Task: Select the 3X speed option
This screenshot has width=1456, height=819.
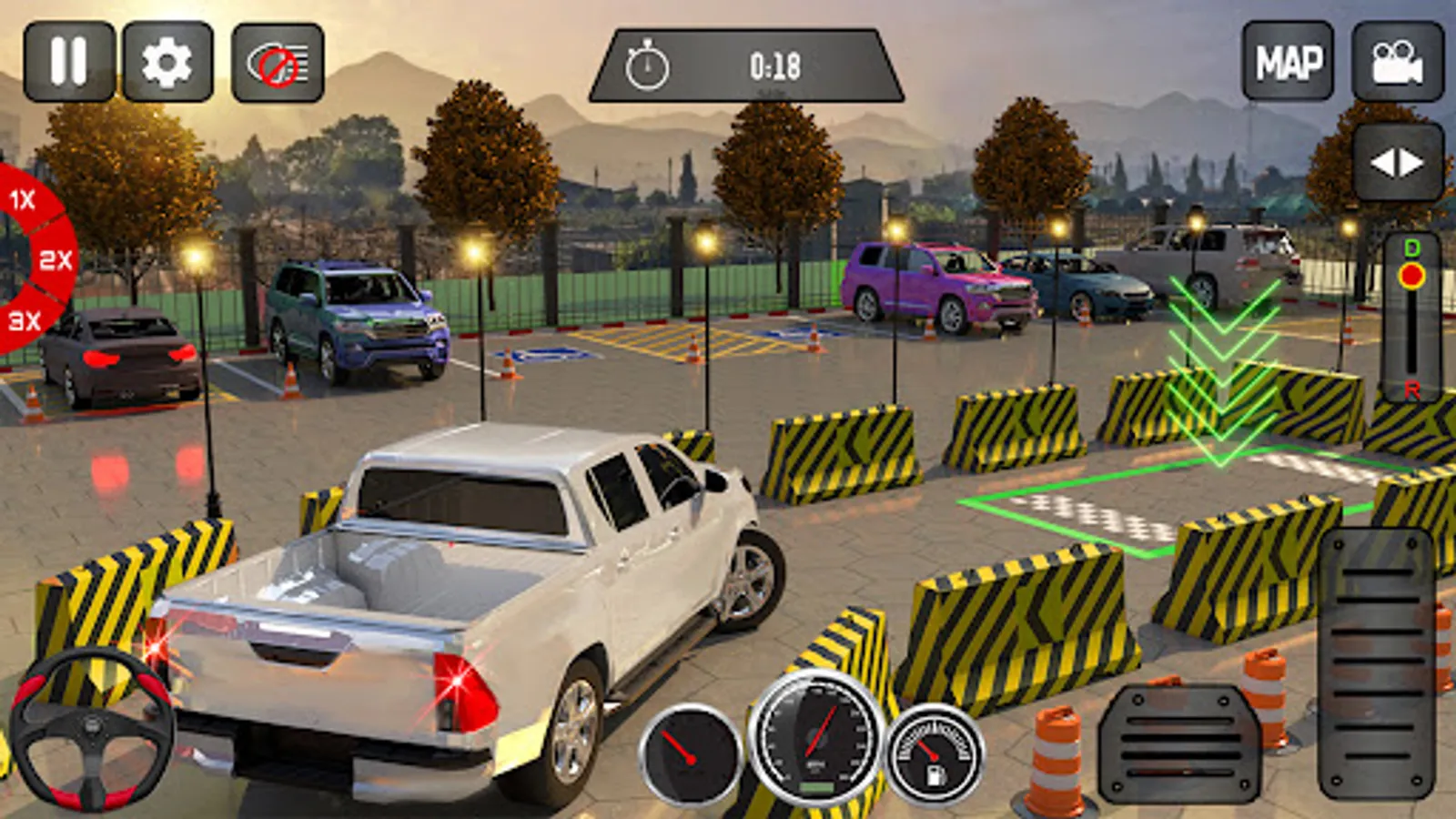Action: coord(25,320)
